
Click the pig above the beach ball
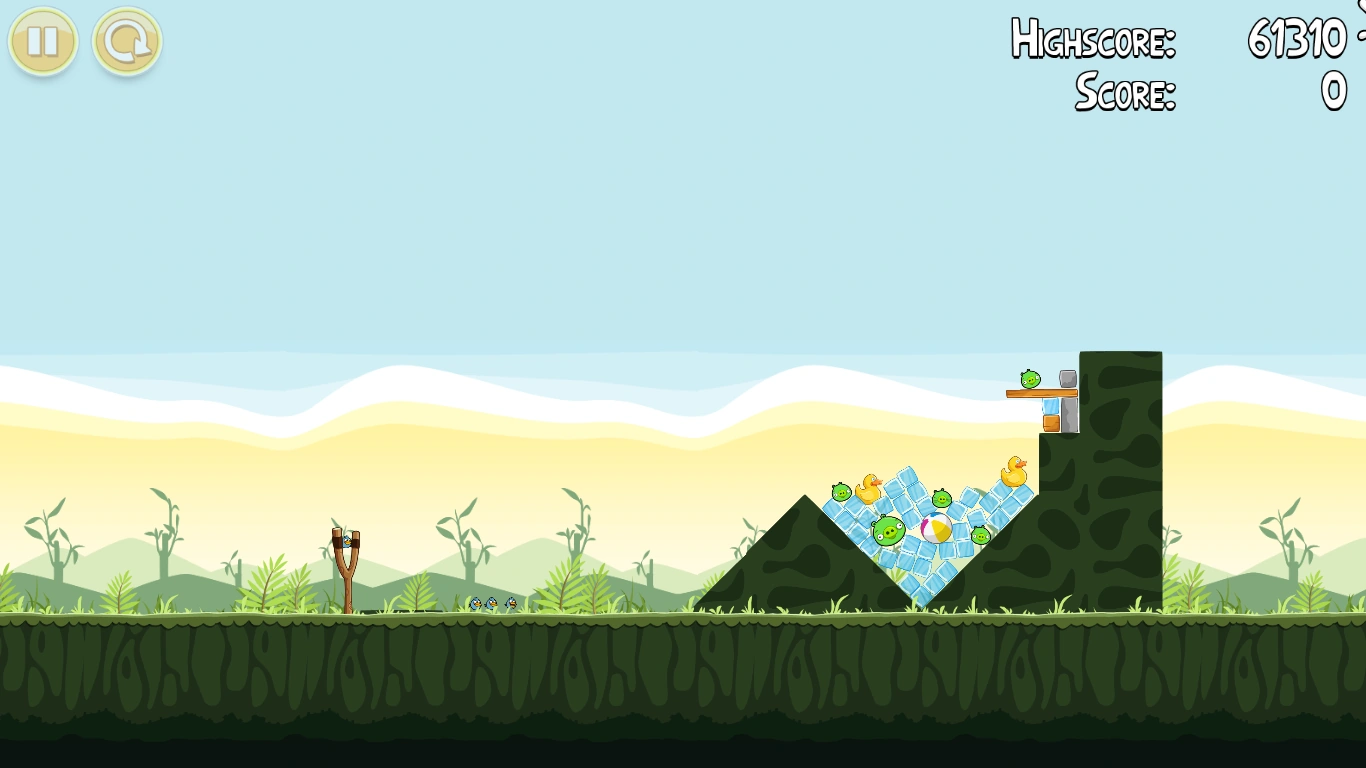(942, 498)
